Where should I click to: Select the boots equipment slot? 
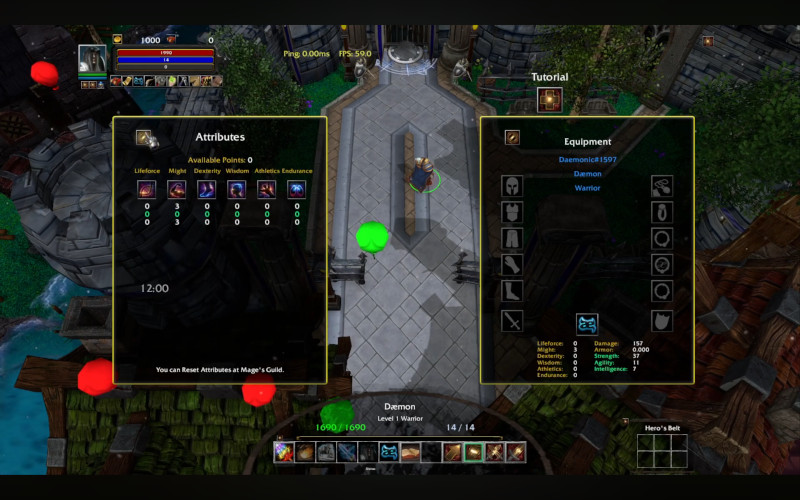[x=512, y=291]
